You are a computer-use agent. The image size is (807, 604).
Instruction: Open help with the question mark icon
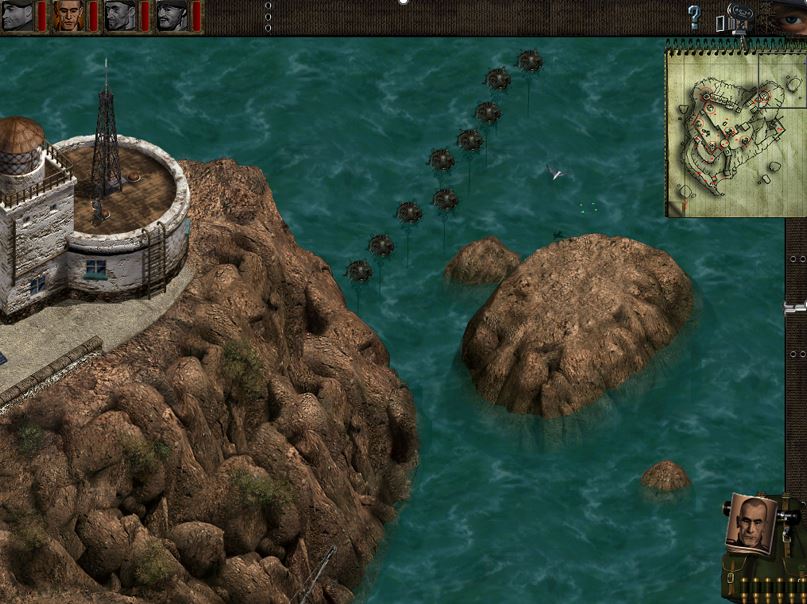(x=694, y=16)
